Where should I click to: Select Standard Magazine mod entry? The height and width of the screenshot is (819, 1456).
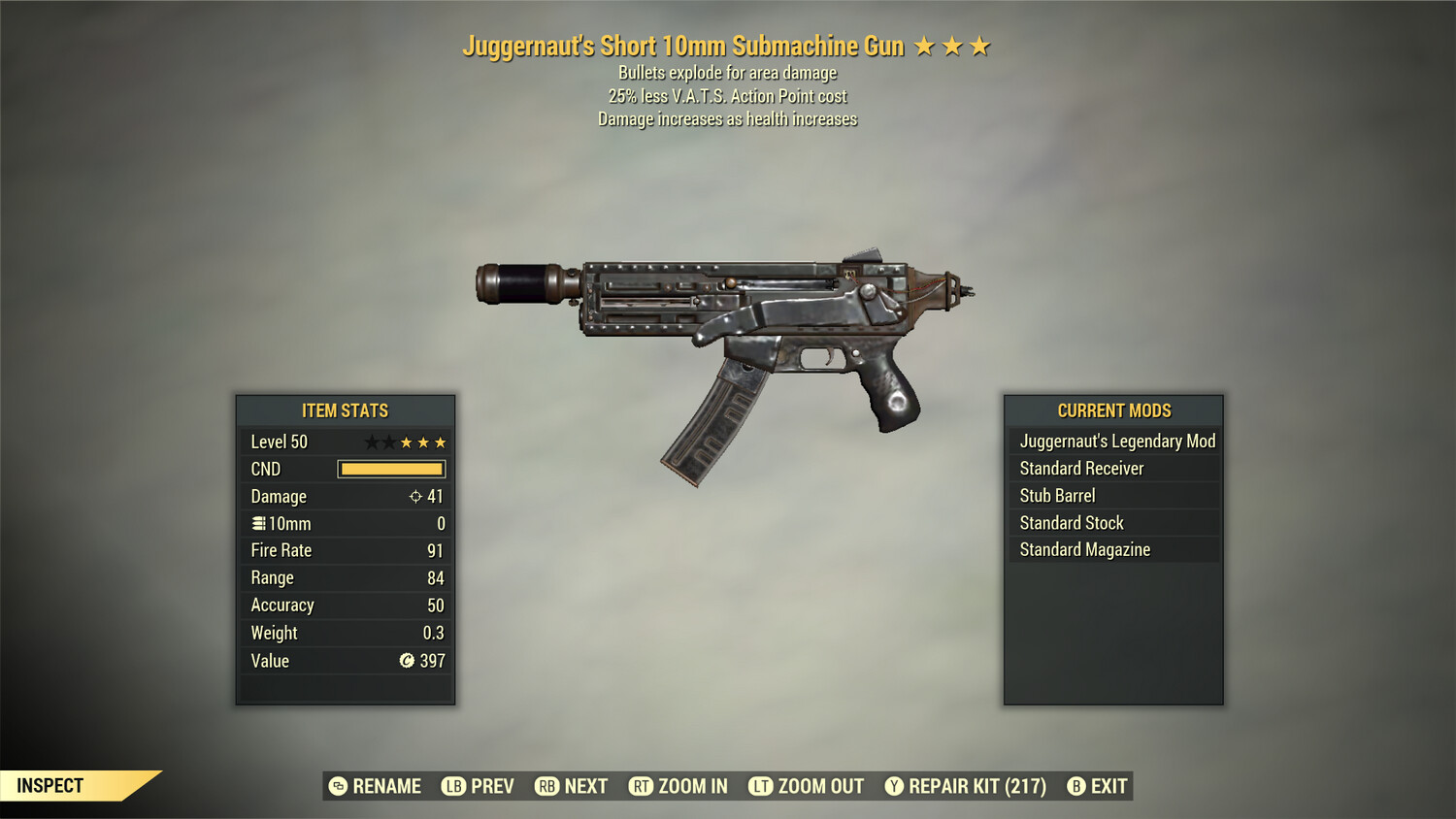pos(1084,549)
